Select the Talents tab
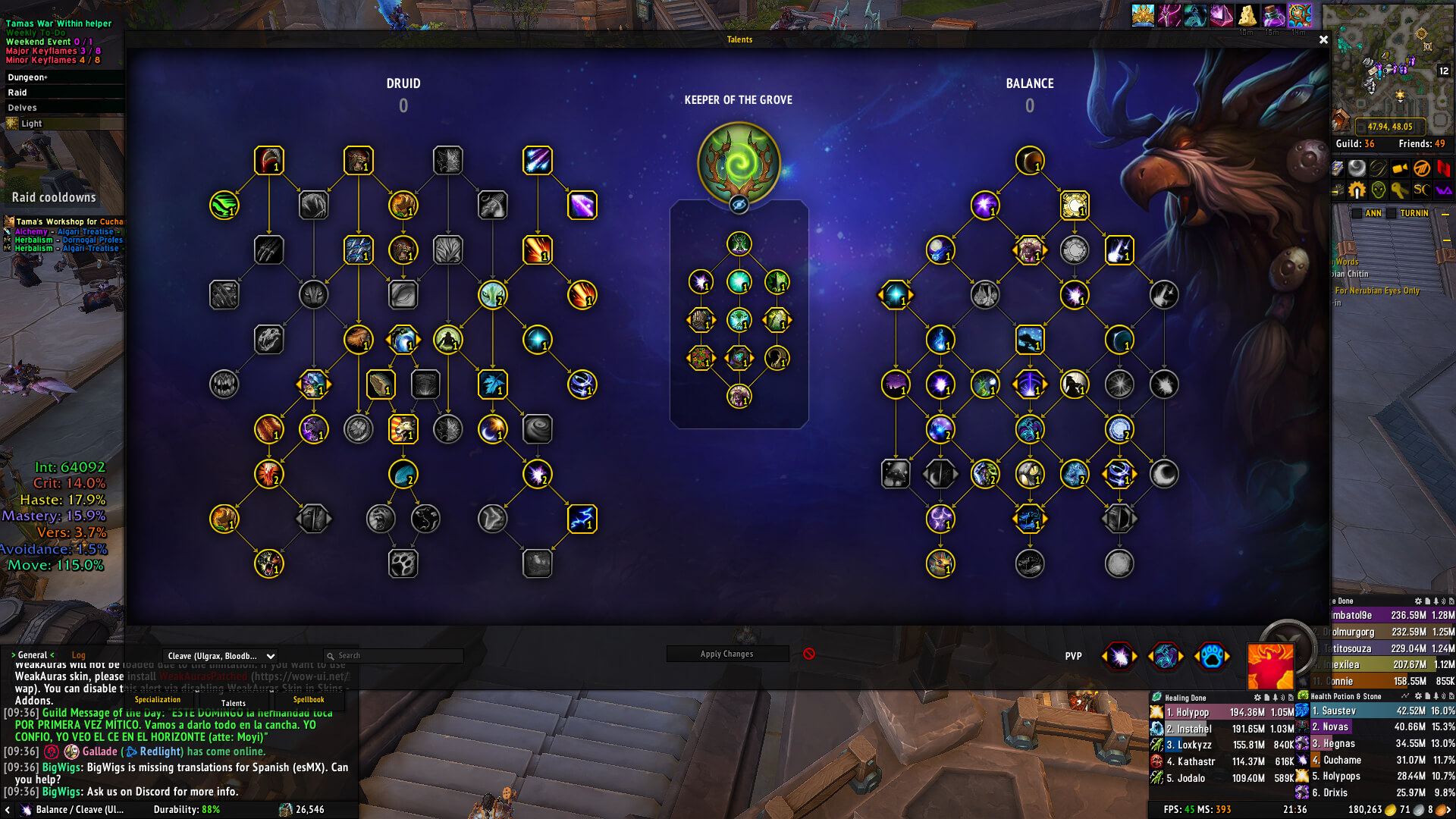1456x819 pixels. 234,703
